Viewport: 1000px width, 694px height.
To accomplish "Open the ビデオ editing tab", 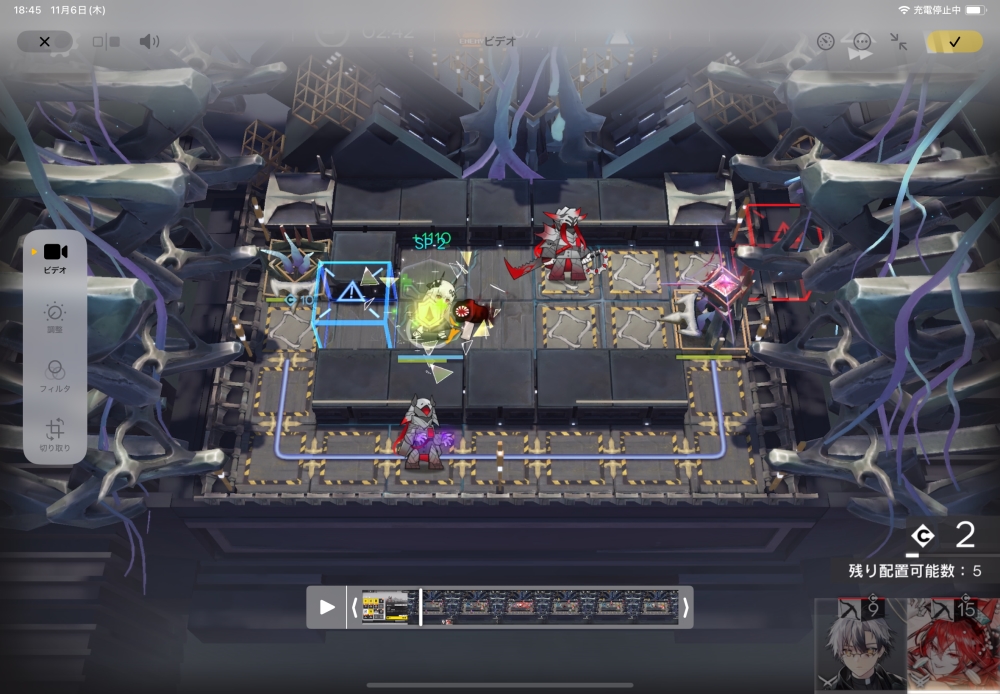I will (55, 258).
